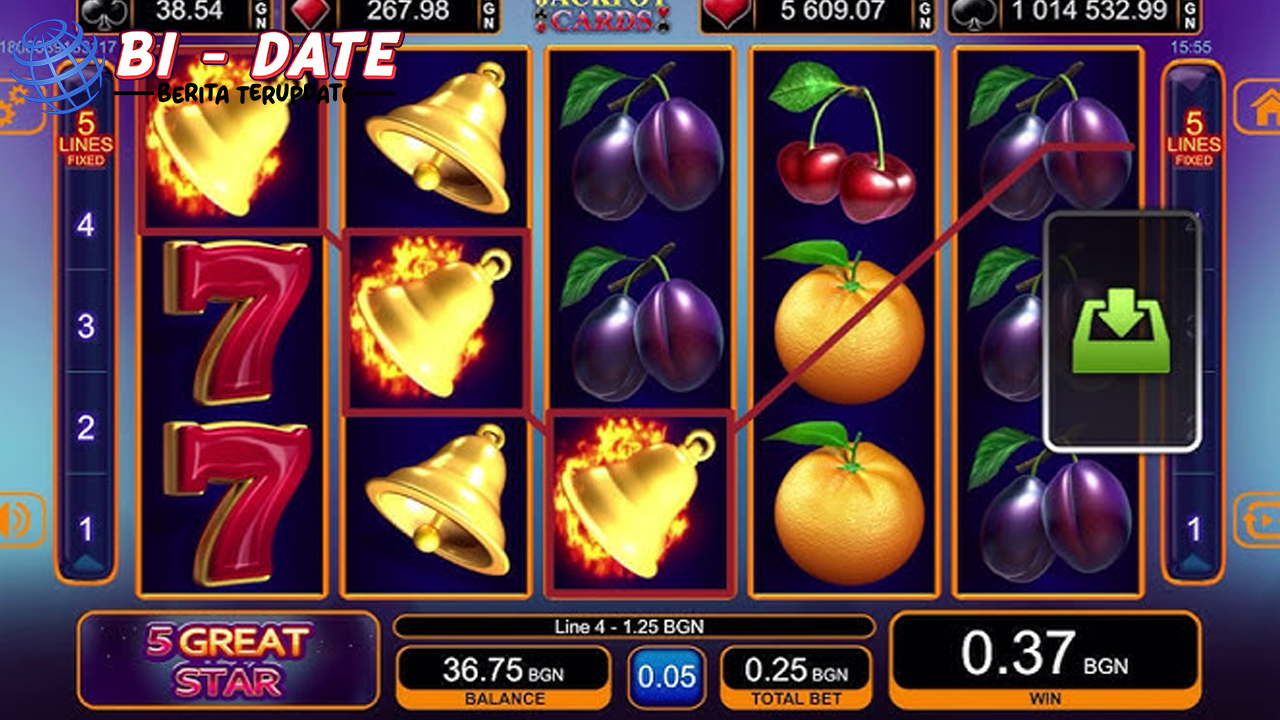This screenshot has width=1280, height=720.
Task: Toggle line 4 selector on left panel
Action: pyautogui.click(x=88, y=222)
